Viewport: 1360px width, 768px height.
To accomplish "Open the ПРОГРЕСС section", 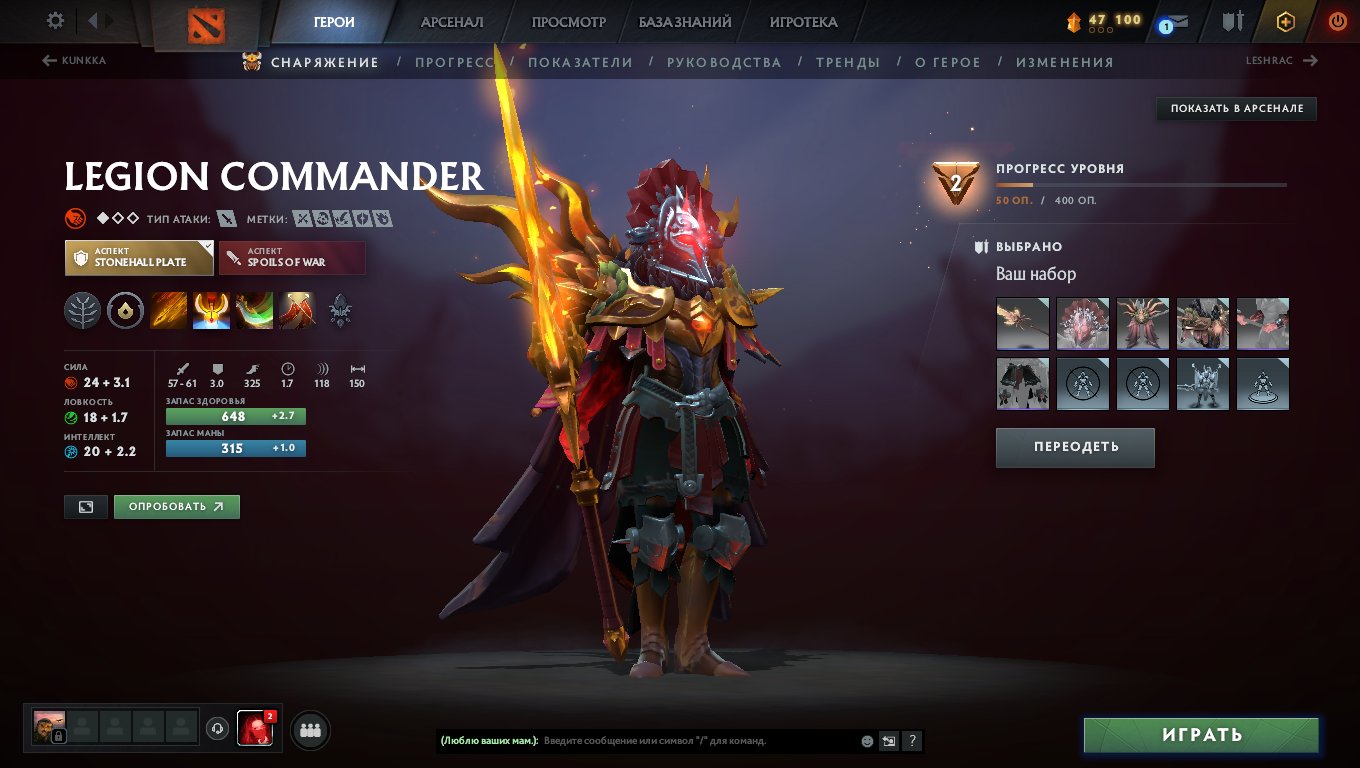I will 459,61.
